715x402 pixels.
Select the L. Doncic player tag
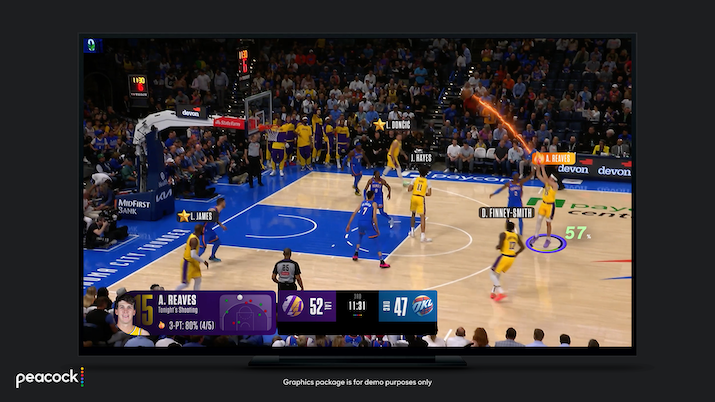[397, 125]
